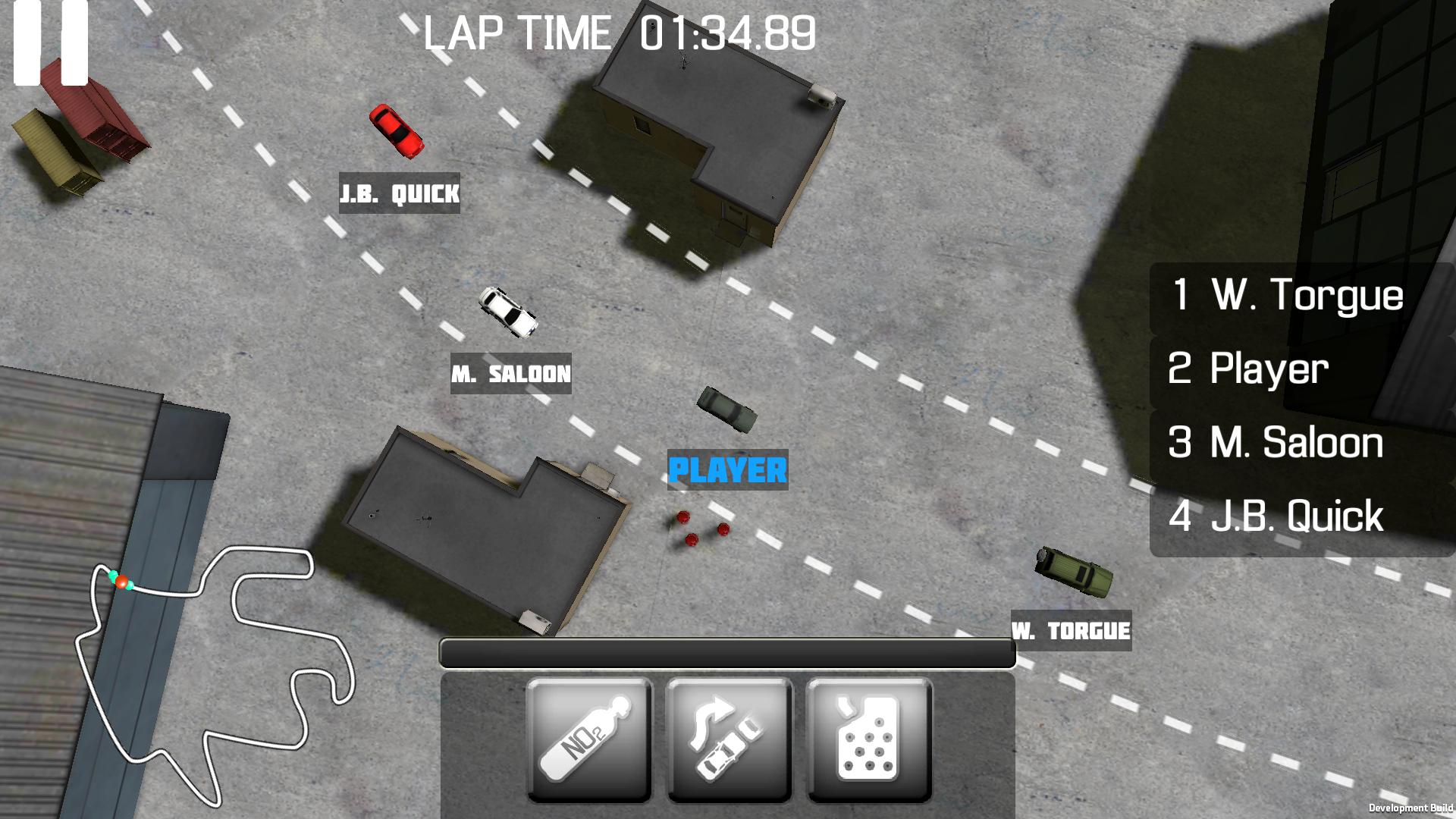The height and width of the screenshot is (819, 1456).
Task: Select the PLAYER name tag above your car
Action: tap(726, 470)
